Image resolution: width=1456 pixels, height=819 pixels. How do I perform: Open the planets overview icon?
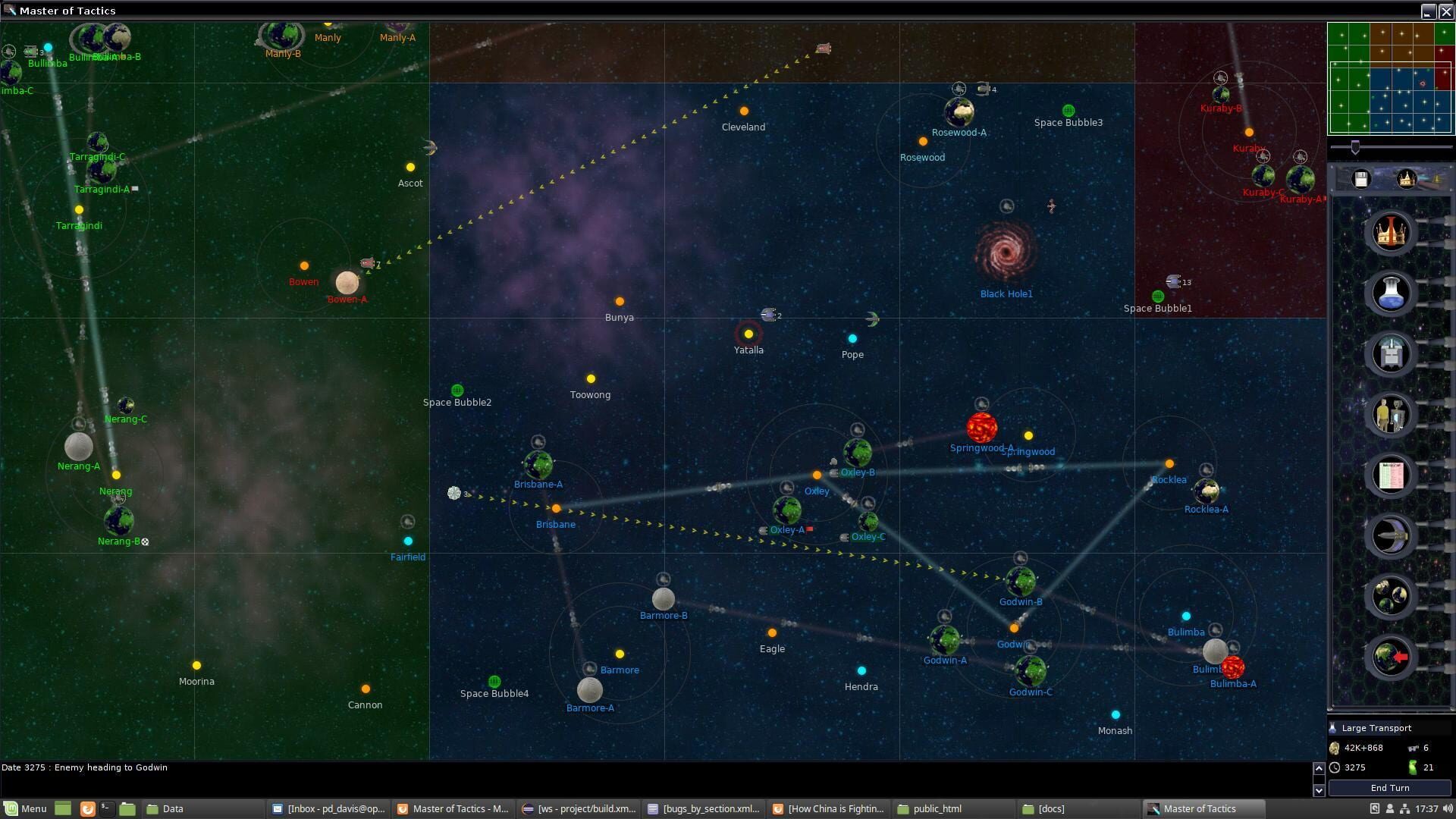coord(1390,597)
